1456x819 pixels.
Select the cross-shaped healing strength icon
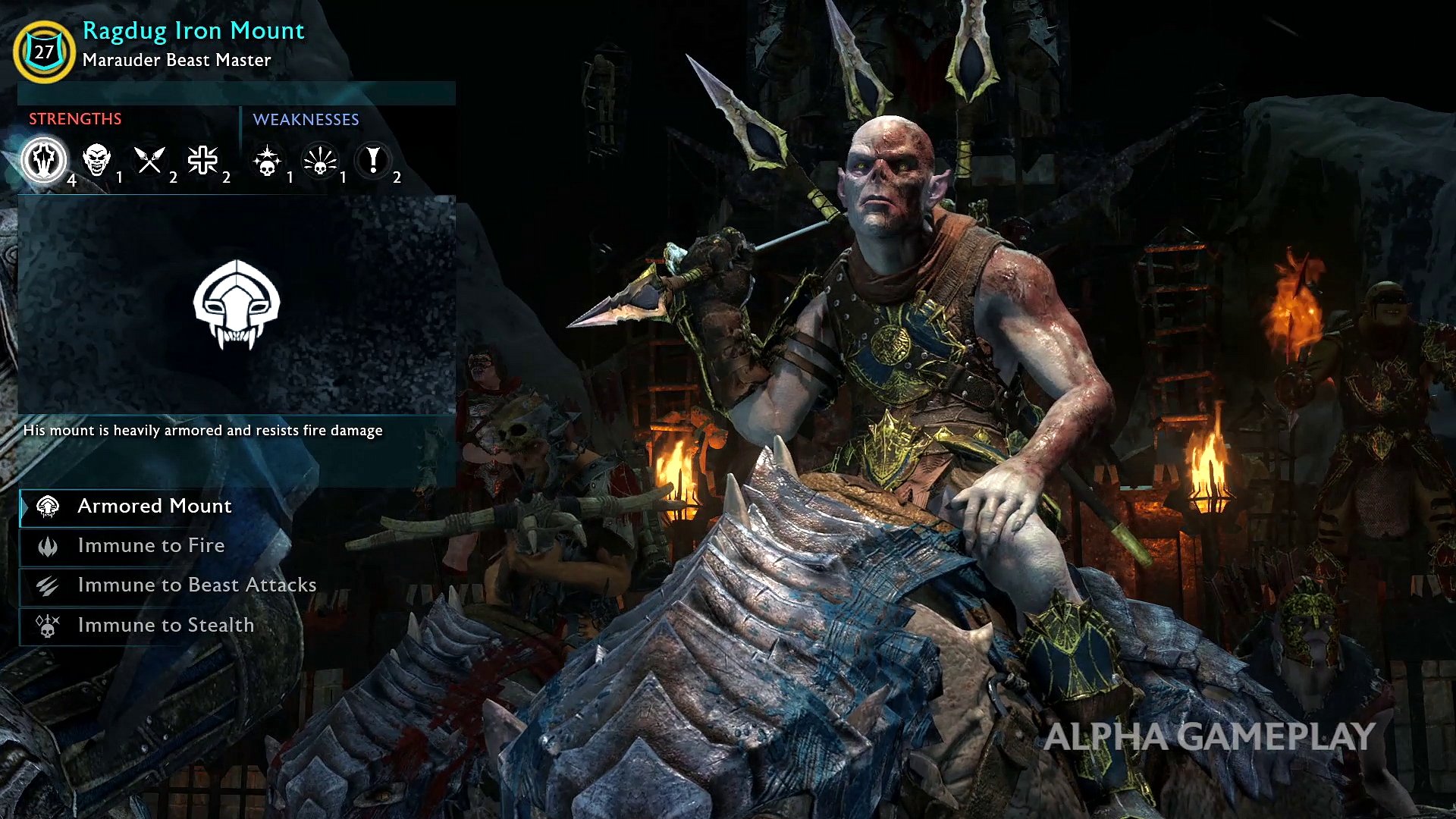pyautogui.click(x=203, y=160)
